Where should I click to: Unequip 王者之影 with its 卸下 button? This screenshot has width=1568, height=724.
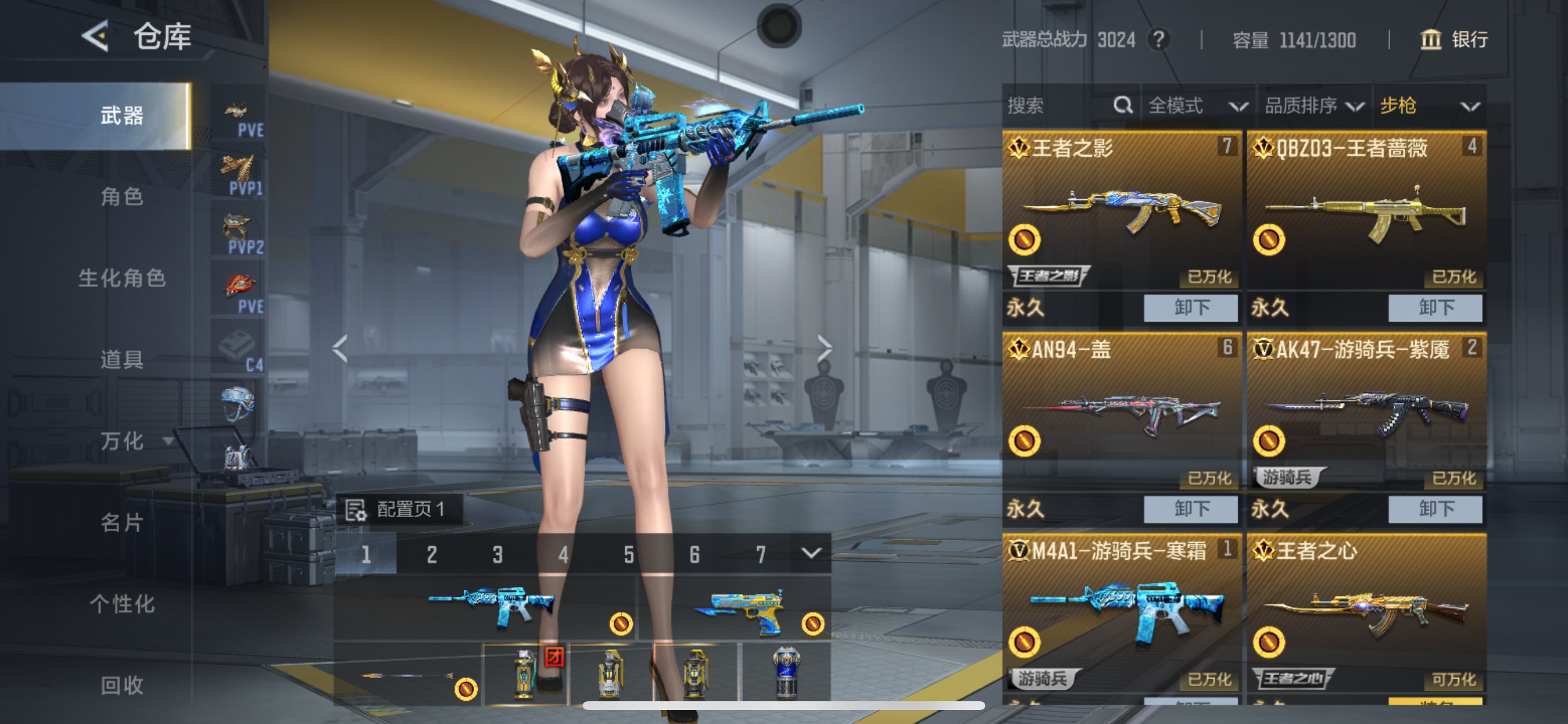tap(1190, 308)
